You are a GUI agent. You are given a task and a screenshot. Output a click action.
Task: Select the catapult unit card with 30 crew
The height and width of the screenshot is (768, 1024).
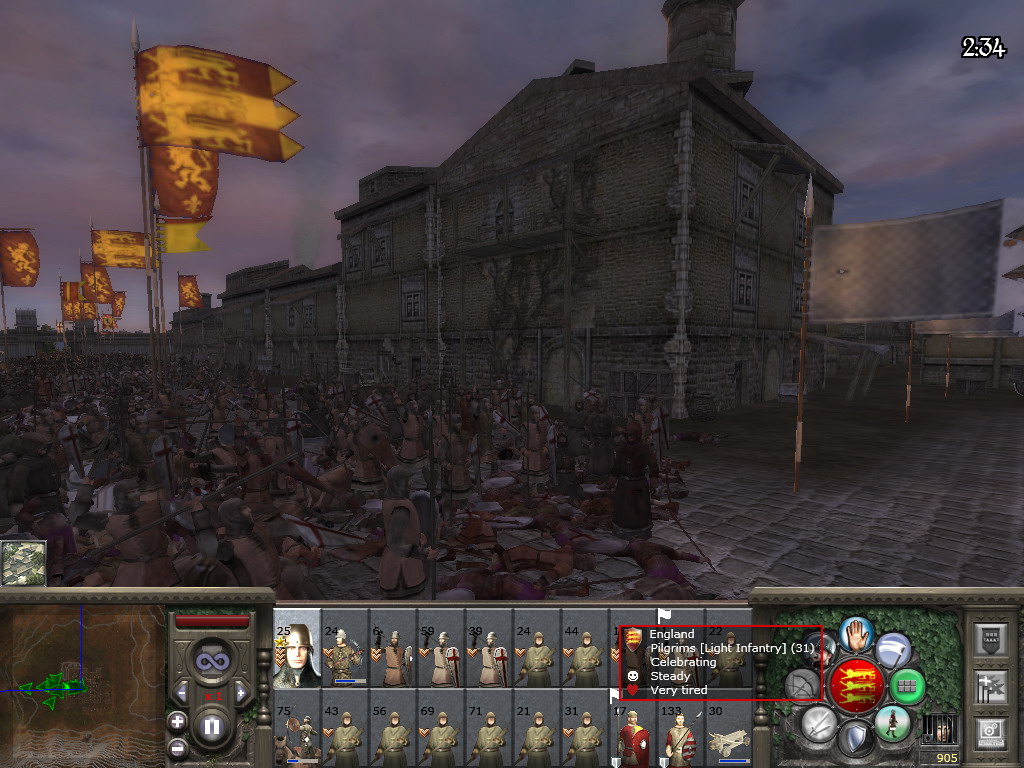coord(729,733)
